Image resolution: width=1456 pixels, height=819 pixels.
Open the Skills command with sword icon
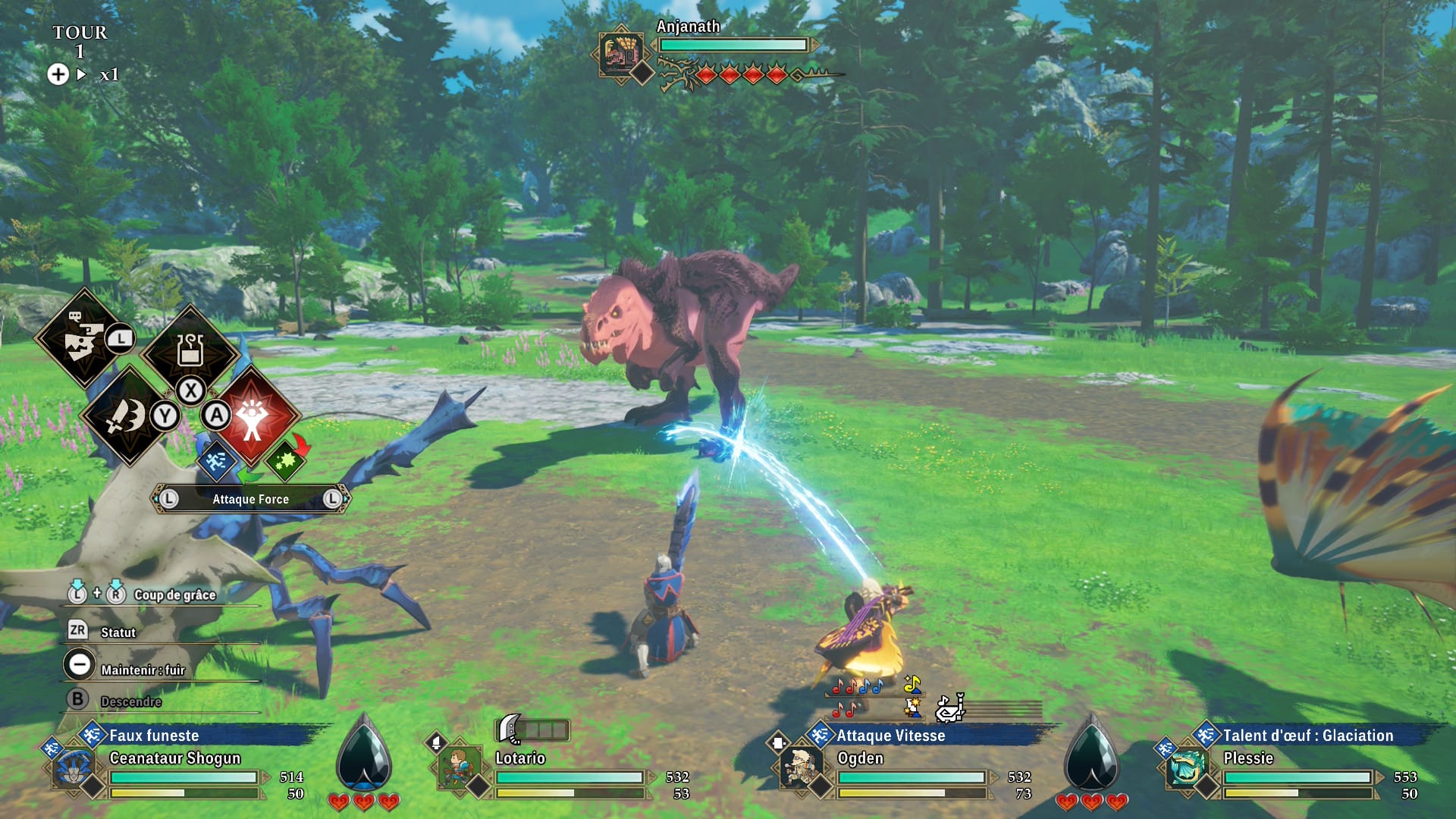126,416
